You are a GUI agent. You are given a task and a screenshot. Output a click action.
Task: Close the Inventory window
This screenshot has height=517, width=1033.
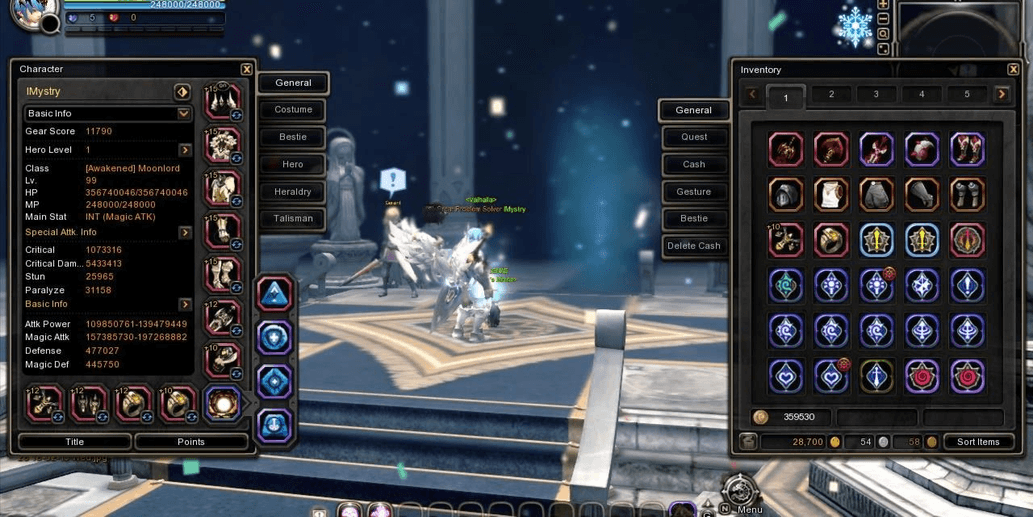coord(1013,70)
